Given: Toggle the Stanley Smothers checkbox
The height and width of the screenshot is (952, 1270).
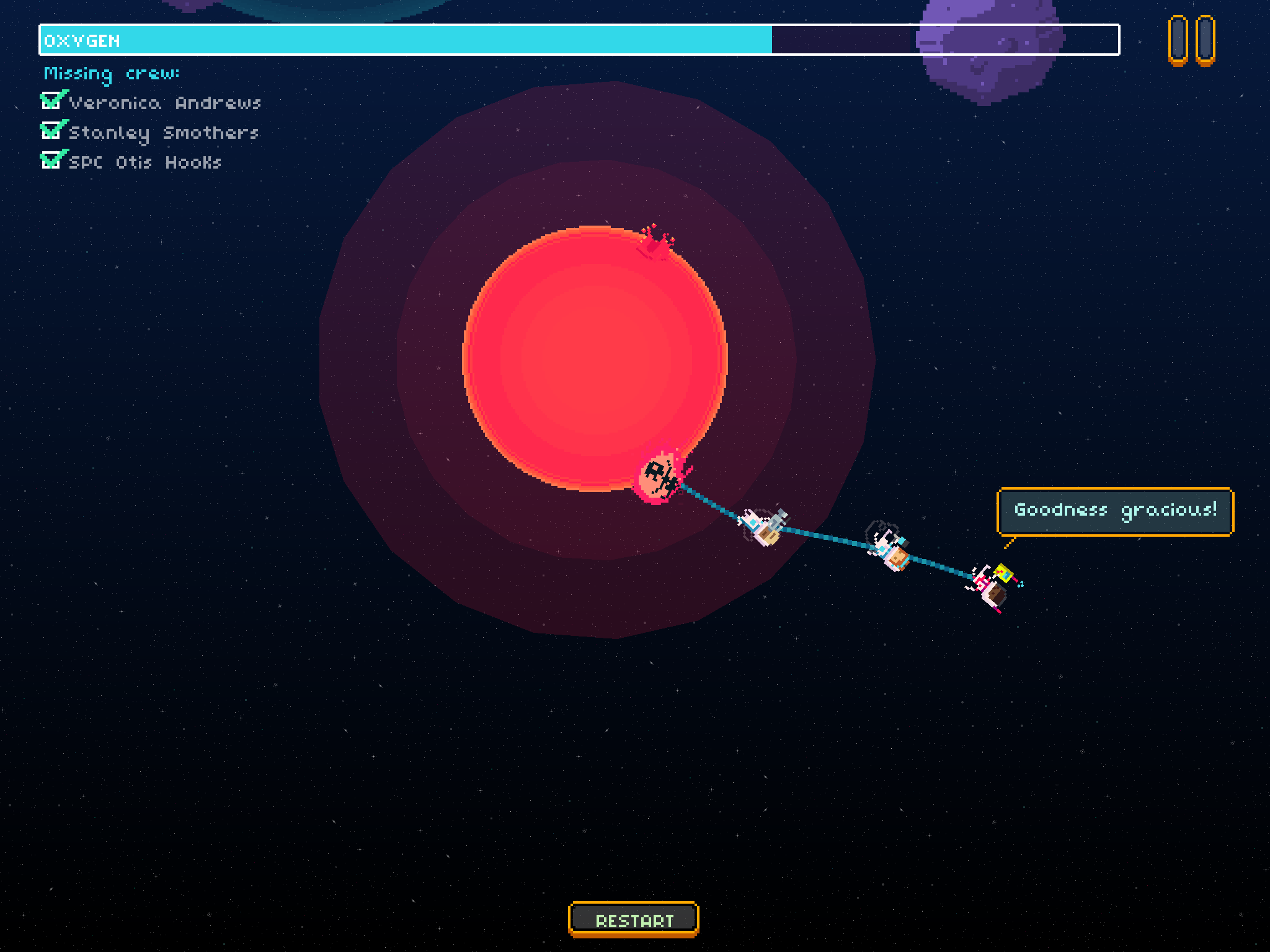Looking at the screenshot, I should 51,131.
